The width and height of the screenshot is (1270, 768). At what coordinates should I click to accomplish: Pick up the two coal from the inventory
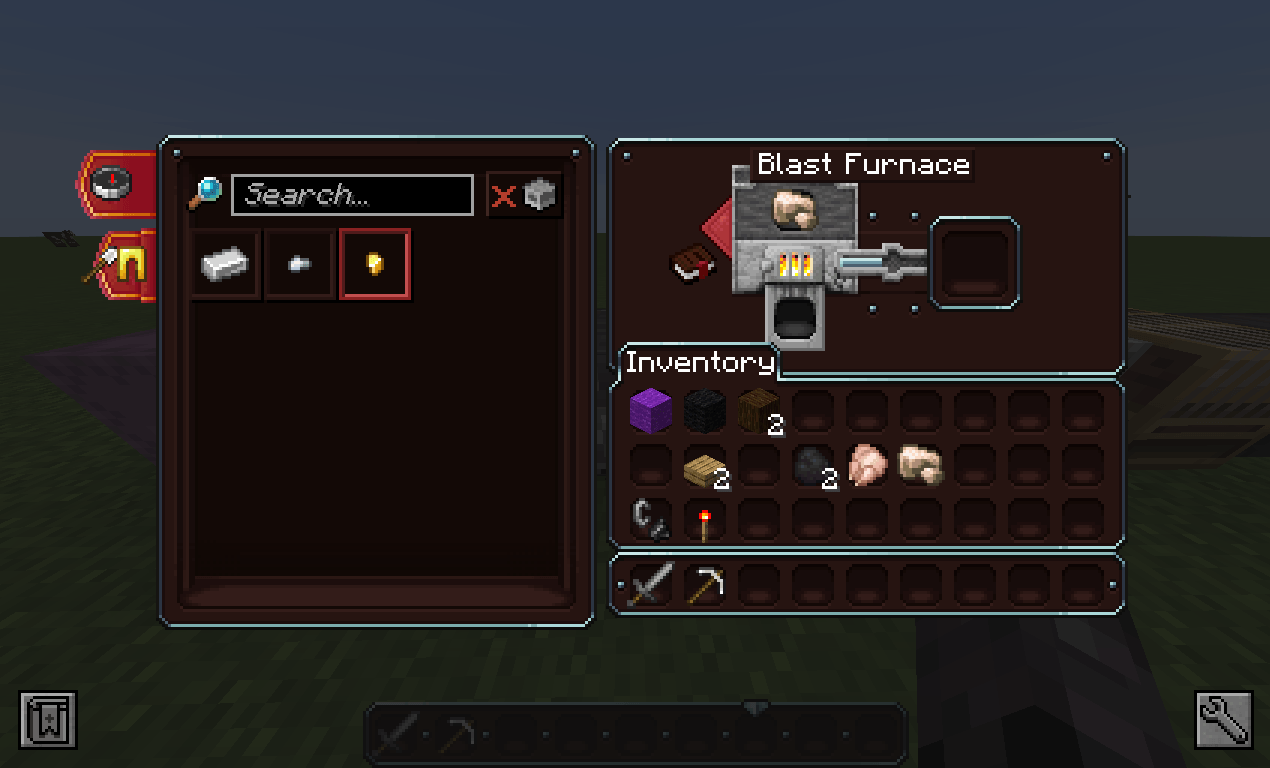coord(812,466)
